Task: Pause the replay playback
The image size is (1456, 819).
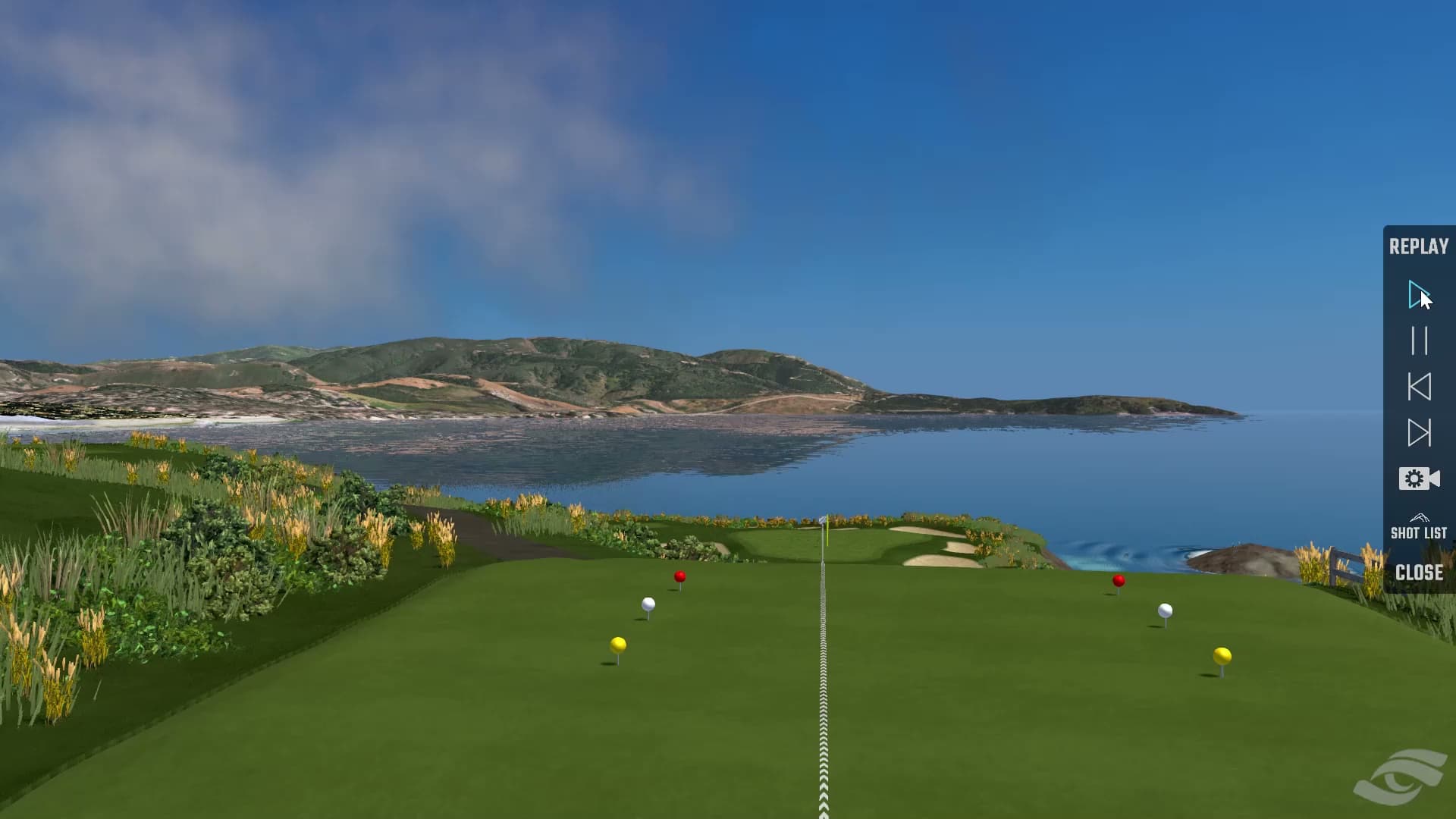Action: point(1419,340)
